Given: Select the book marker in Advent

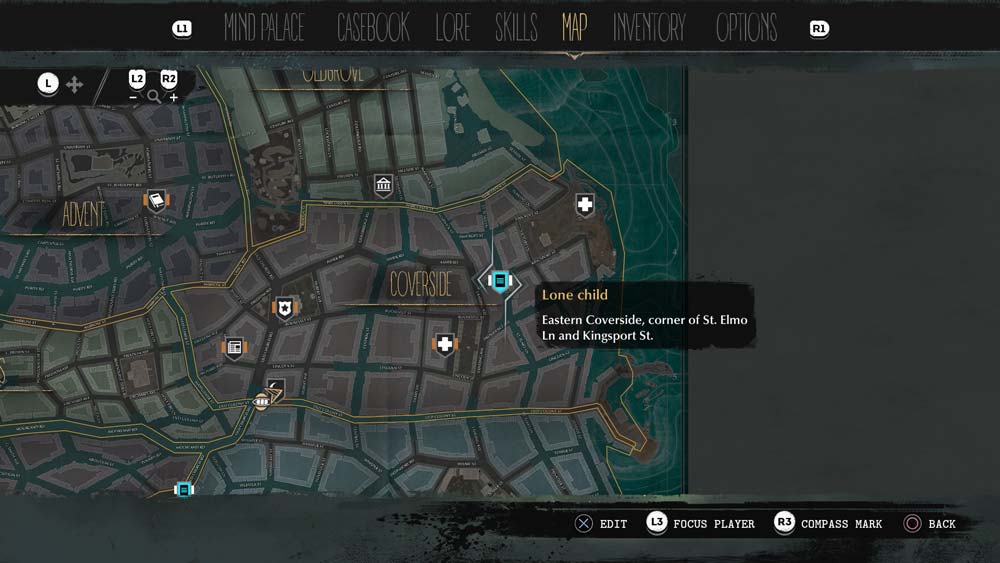Looking at the screenshot, I should point(157,201).
